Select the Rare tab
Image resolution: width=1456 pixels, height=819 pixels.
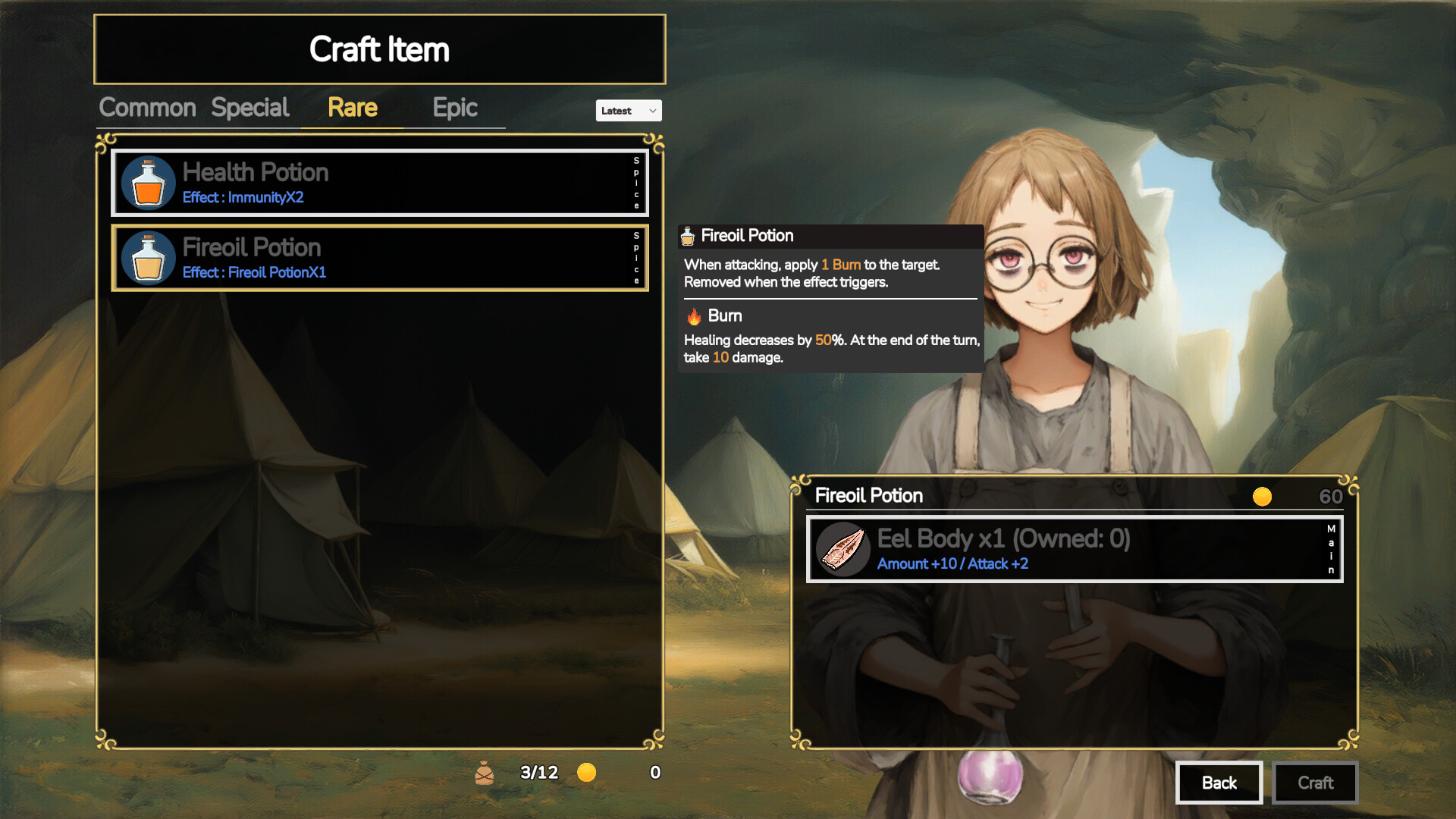353,108
